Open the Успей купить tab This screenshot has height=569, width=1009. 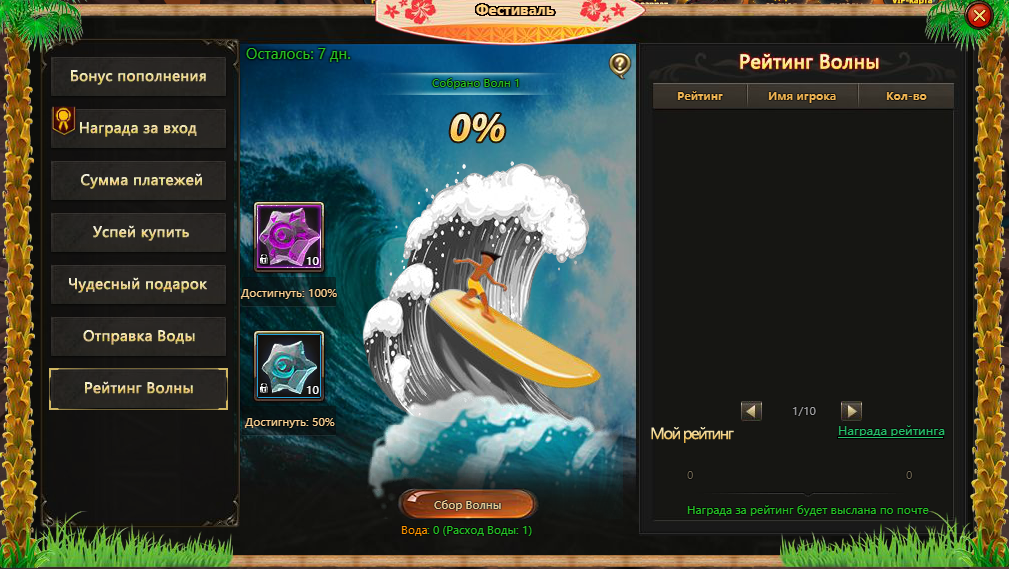tap(138, 232)
